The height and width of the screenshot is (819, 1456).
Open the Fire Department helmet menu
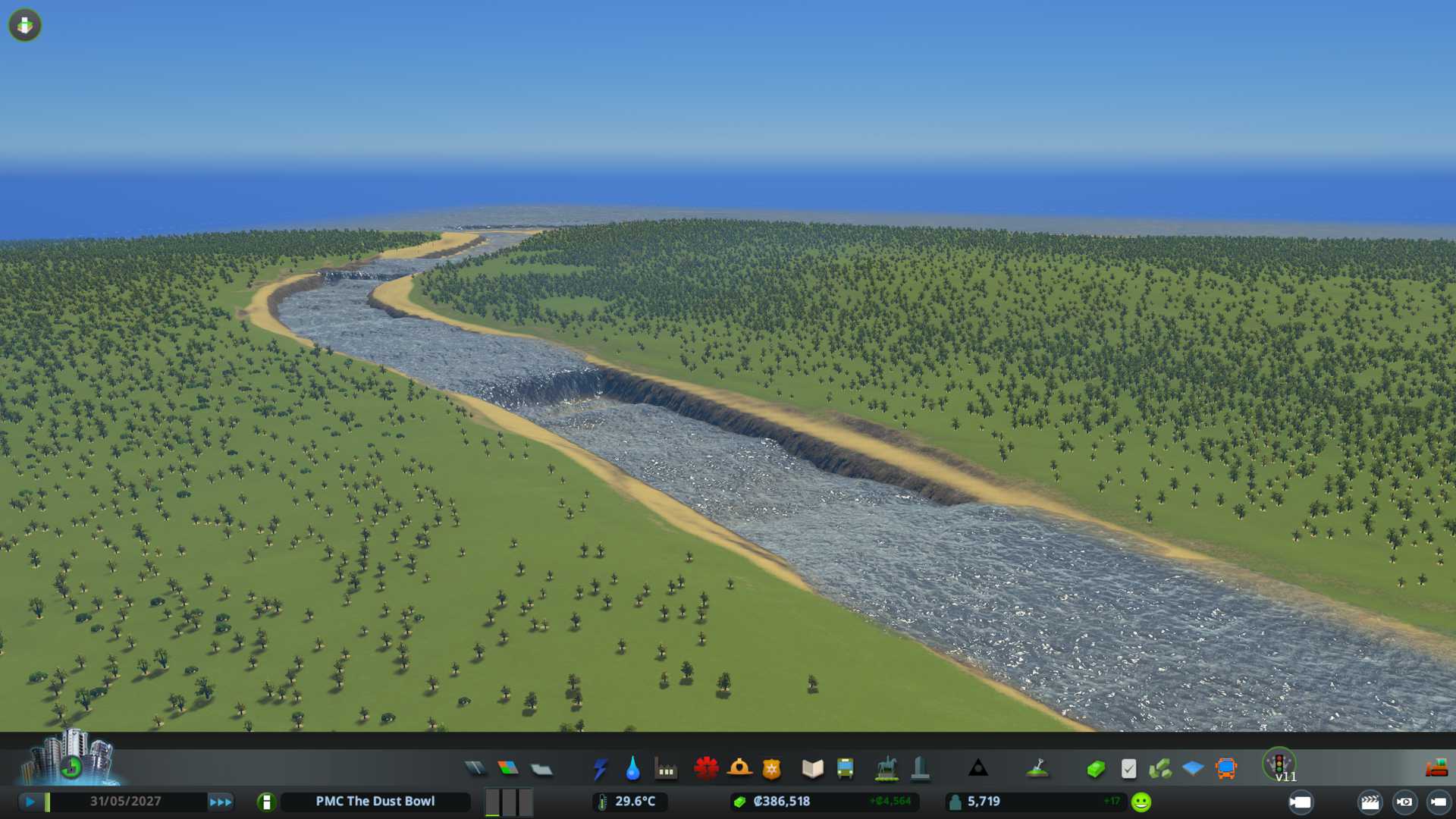(x=739, y=769)
